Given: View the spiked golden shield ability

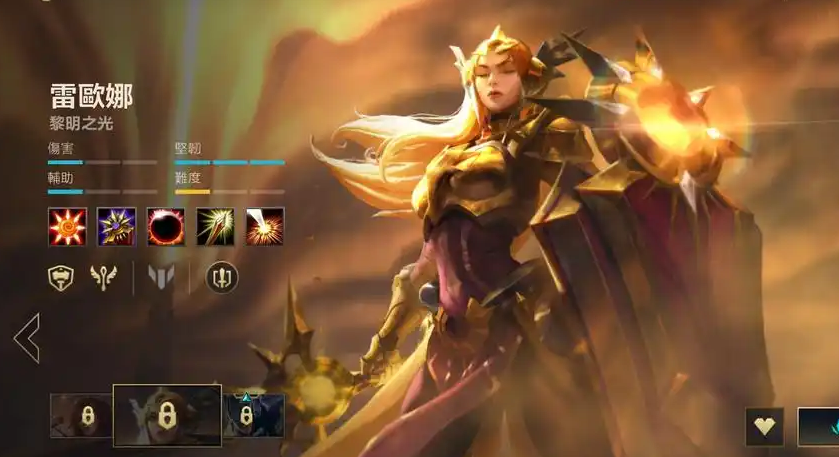Looking at the screenshot, I should click(116, 227).
